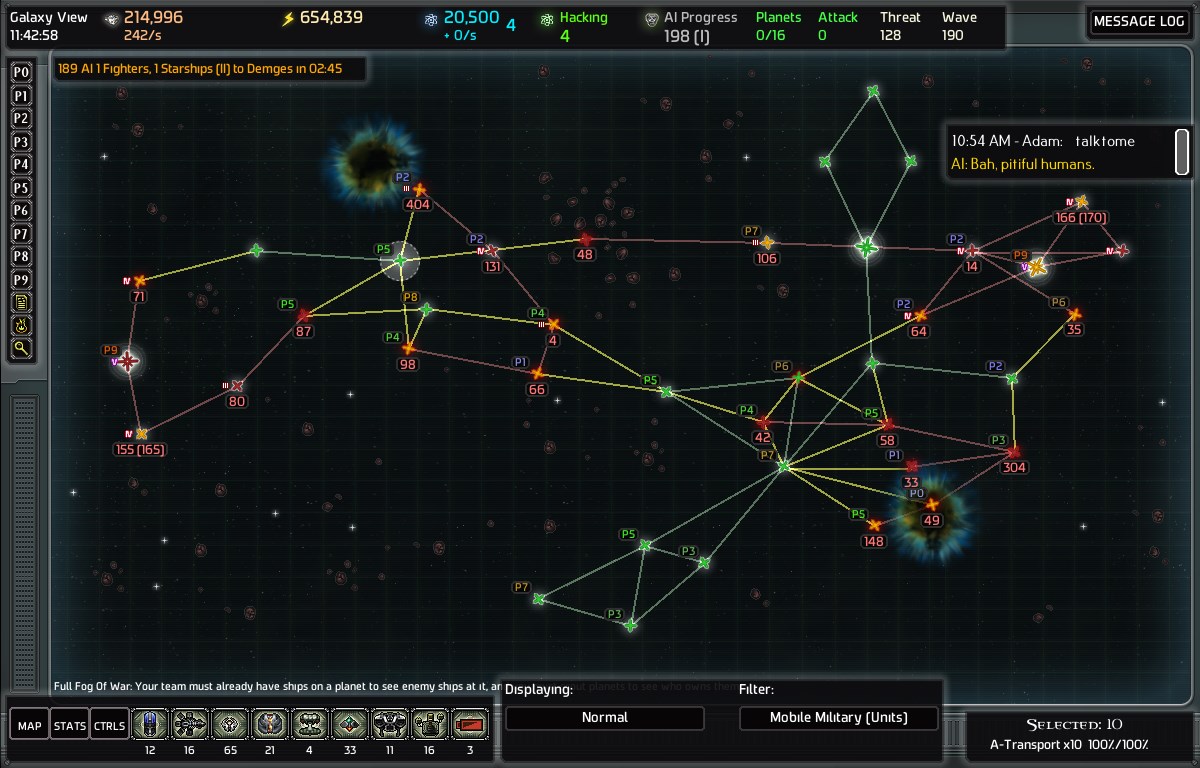Click the yellow flame icon in sidebar

click(x=21, y=325)
